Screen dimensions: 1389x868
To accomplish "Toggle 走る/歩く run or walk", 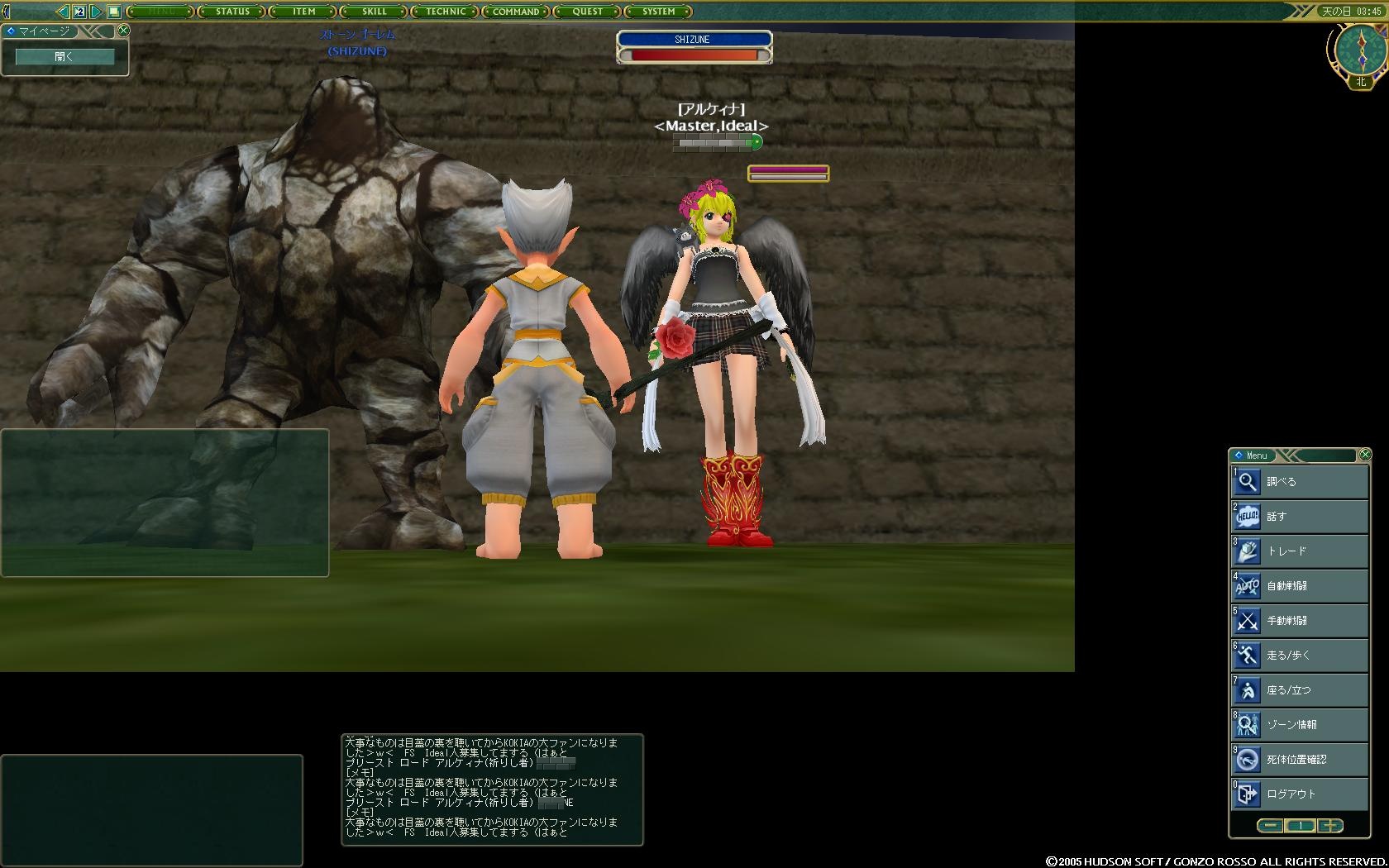I will tap(1299, 656).
